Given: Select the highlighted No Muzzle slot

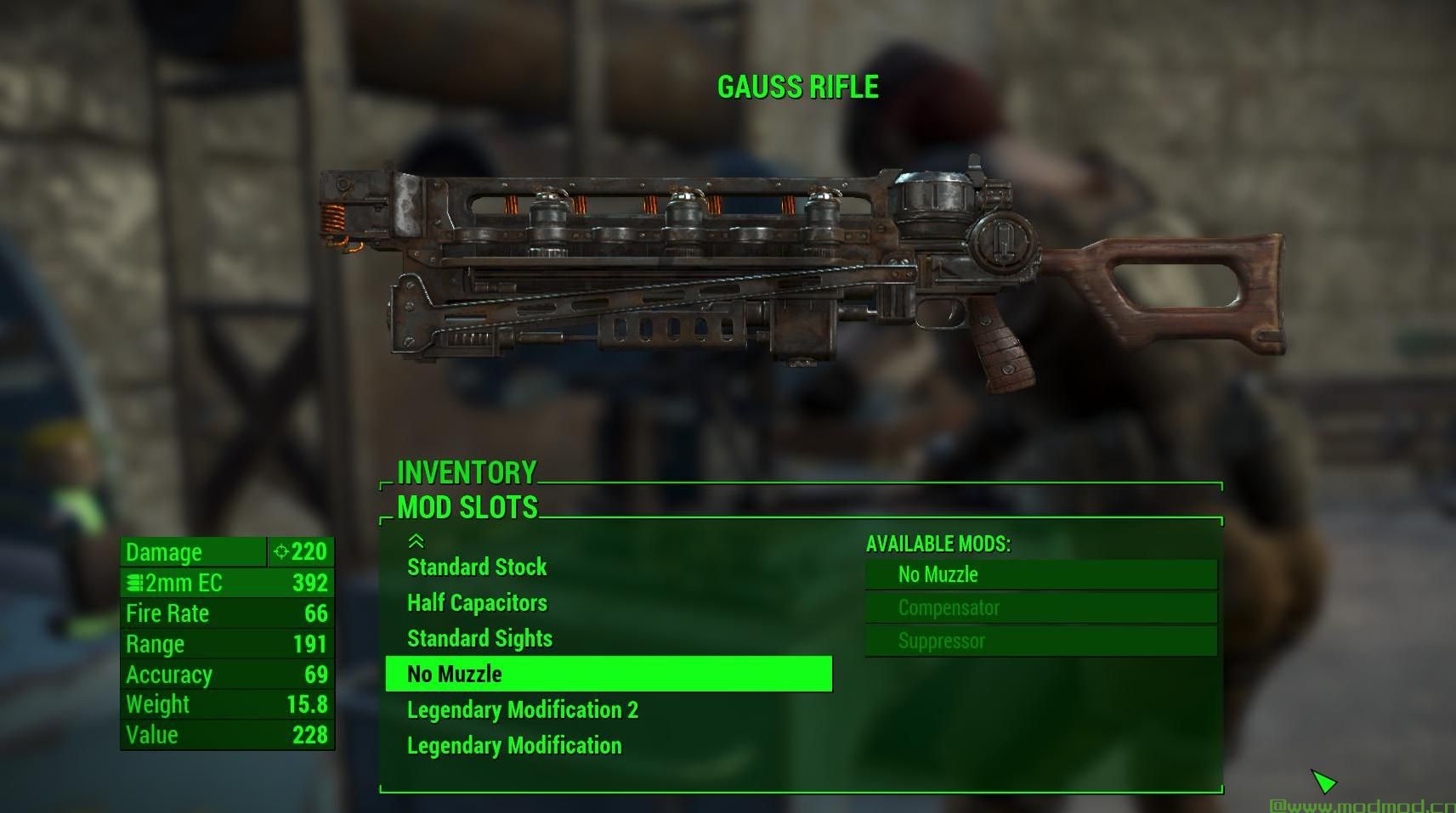Looking at the screenshot, I should (608, 675).
